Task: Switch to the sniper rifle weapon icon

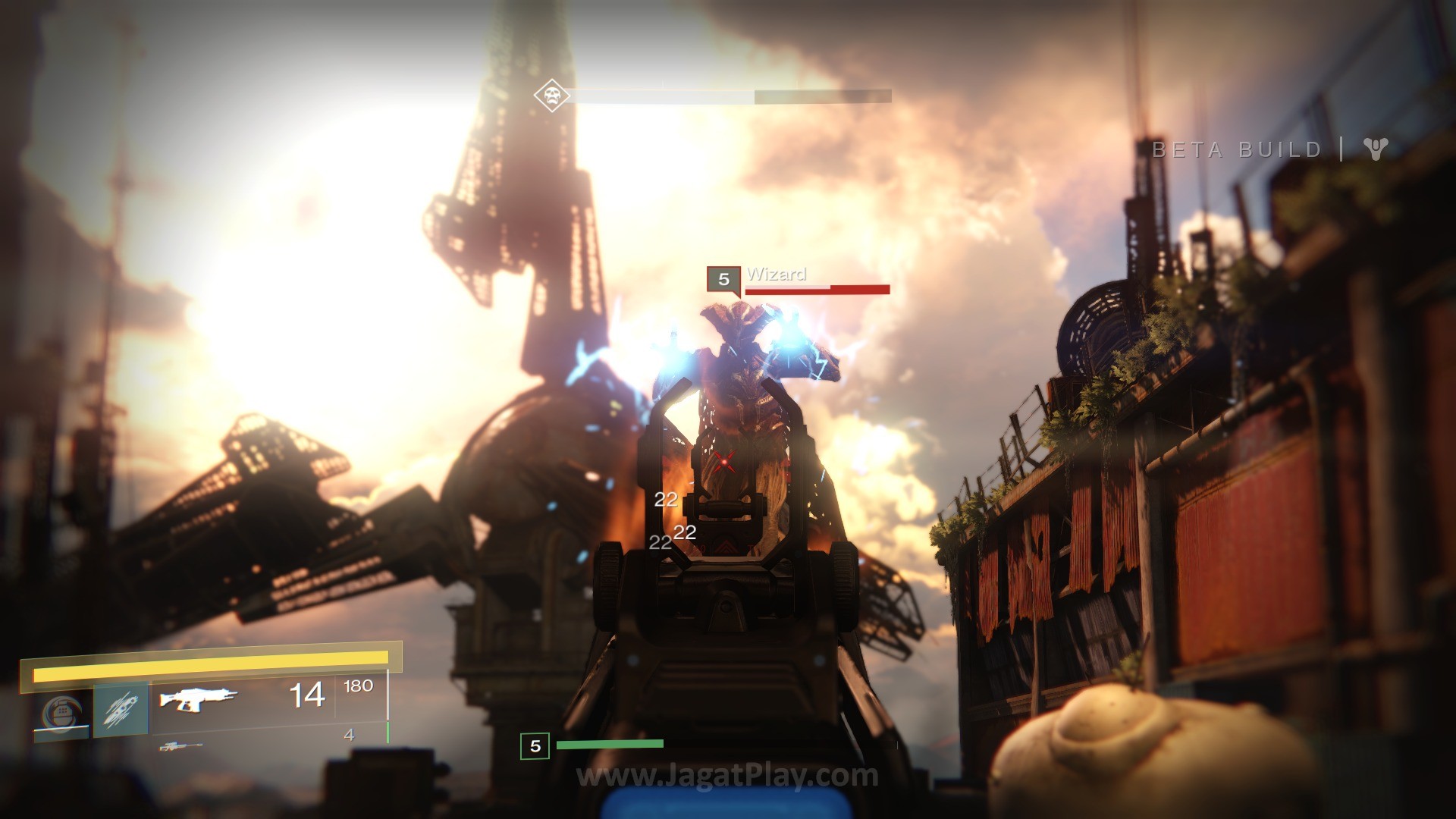Action: point(180,747)
